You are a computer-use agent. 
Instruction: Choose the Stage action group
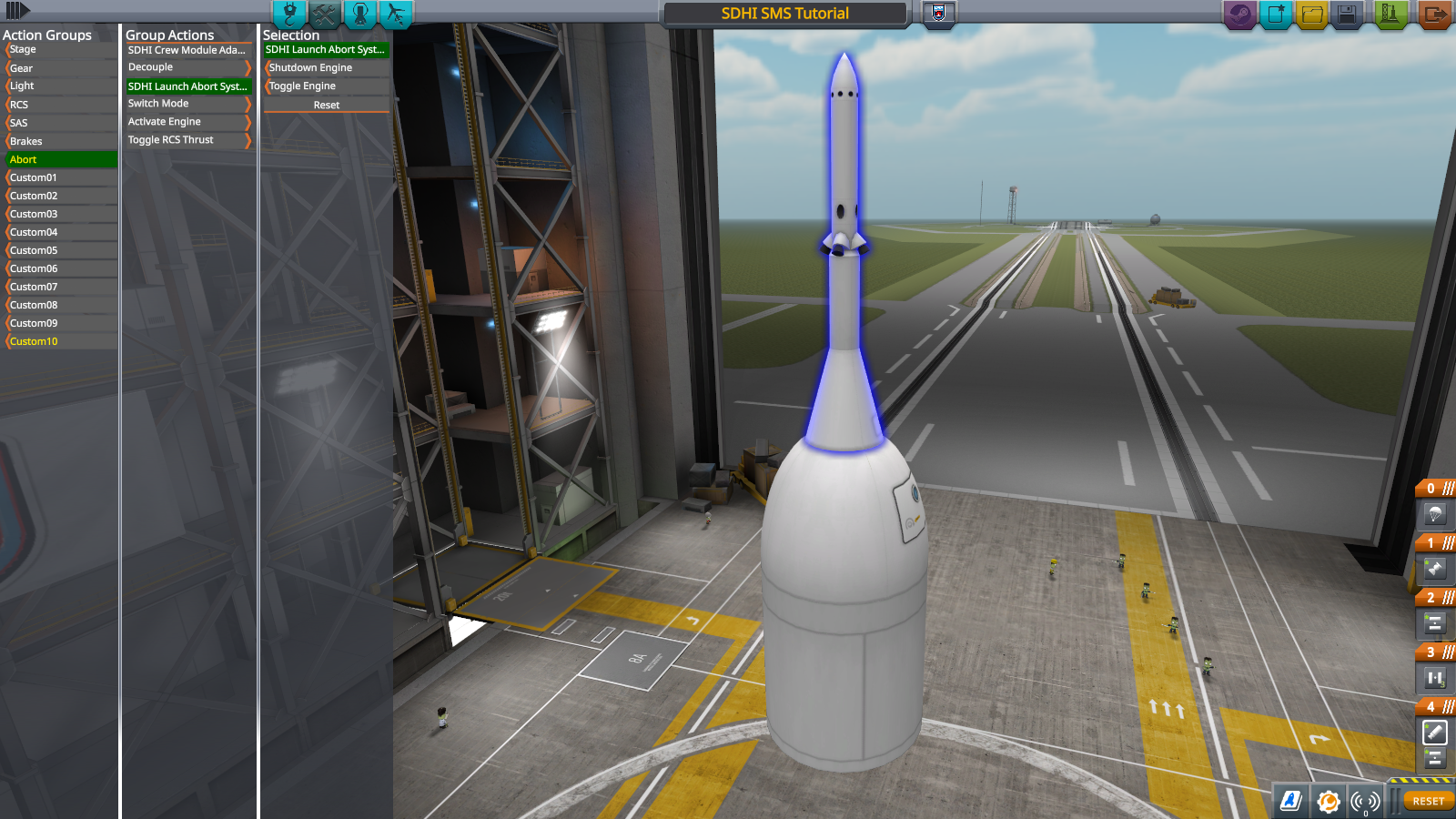pyautogui.click(x=60, y=50)
